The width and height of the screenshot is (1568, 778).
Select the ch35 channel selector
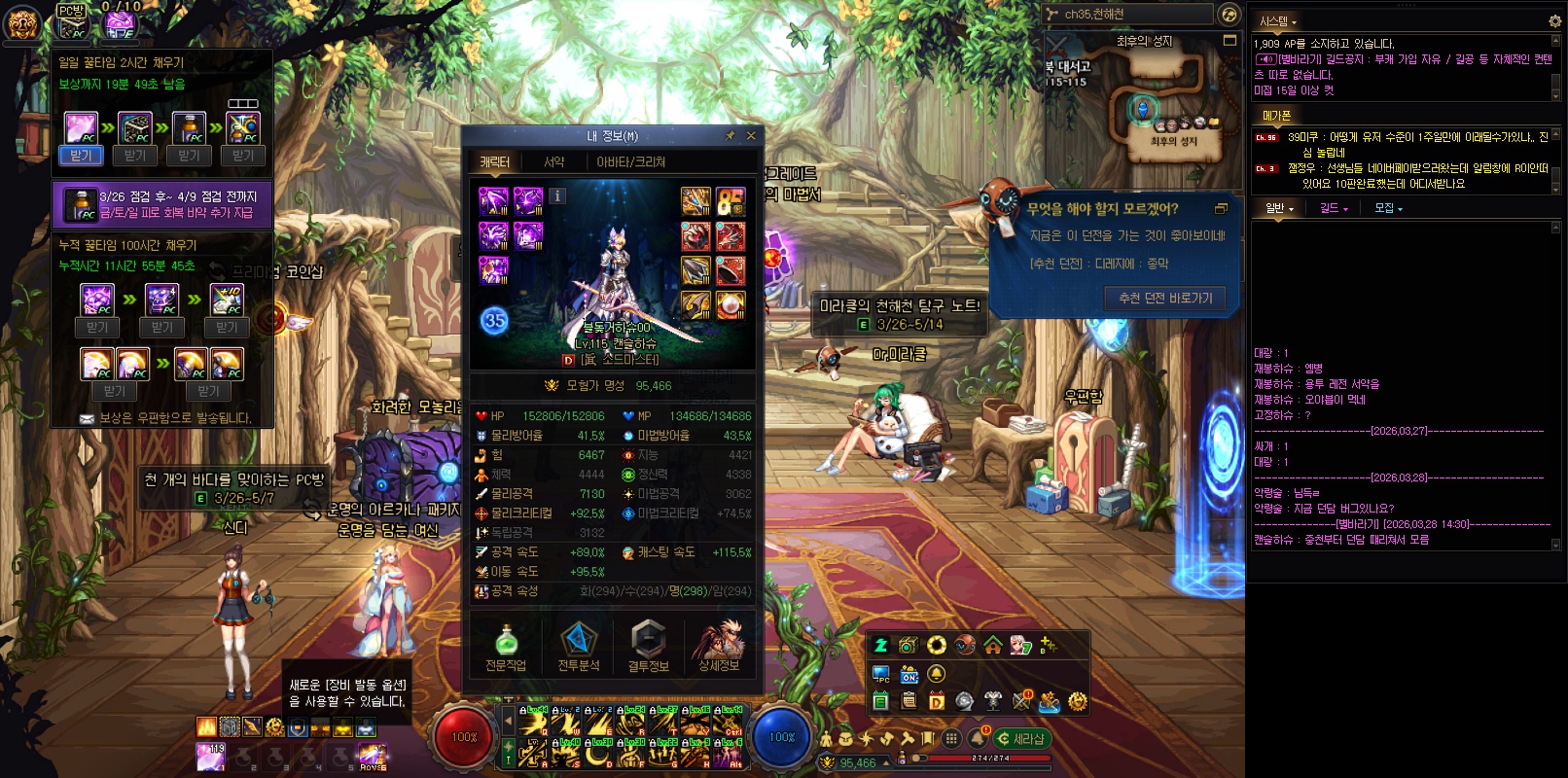click(1128, 15)
